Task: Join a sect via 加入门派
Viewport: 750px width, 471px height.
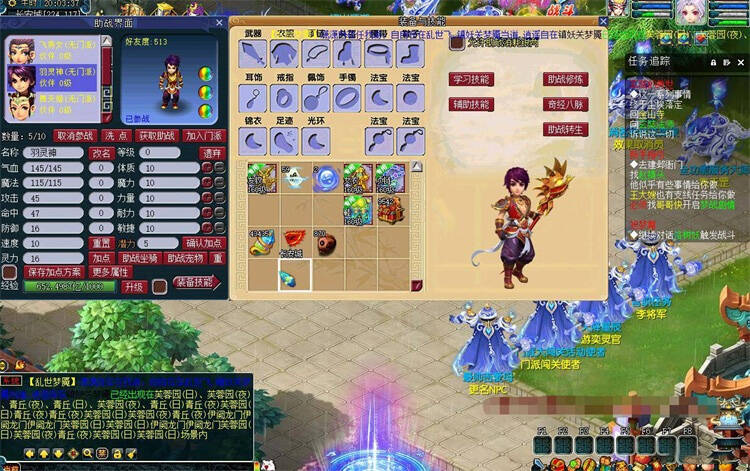Action: coord(203,136)
